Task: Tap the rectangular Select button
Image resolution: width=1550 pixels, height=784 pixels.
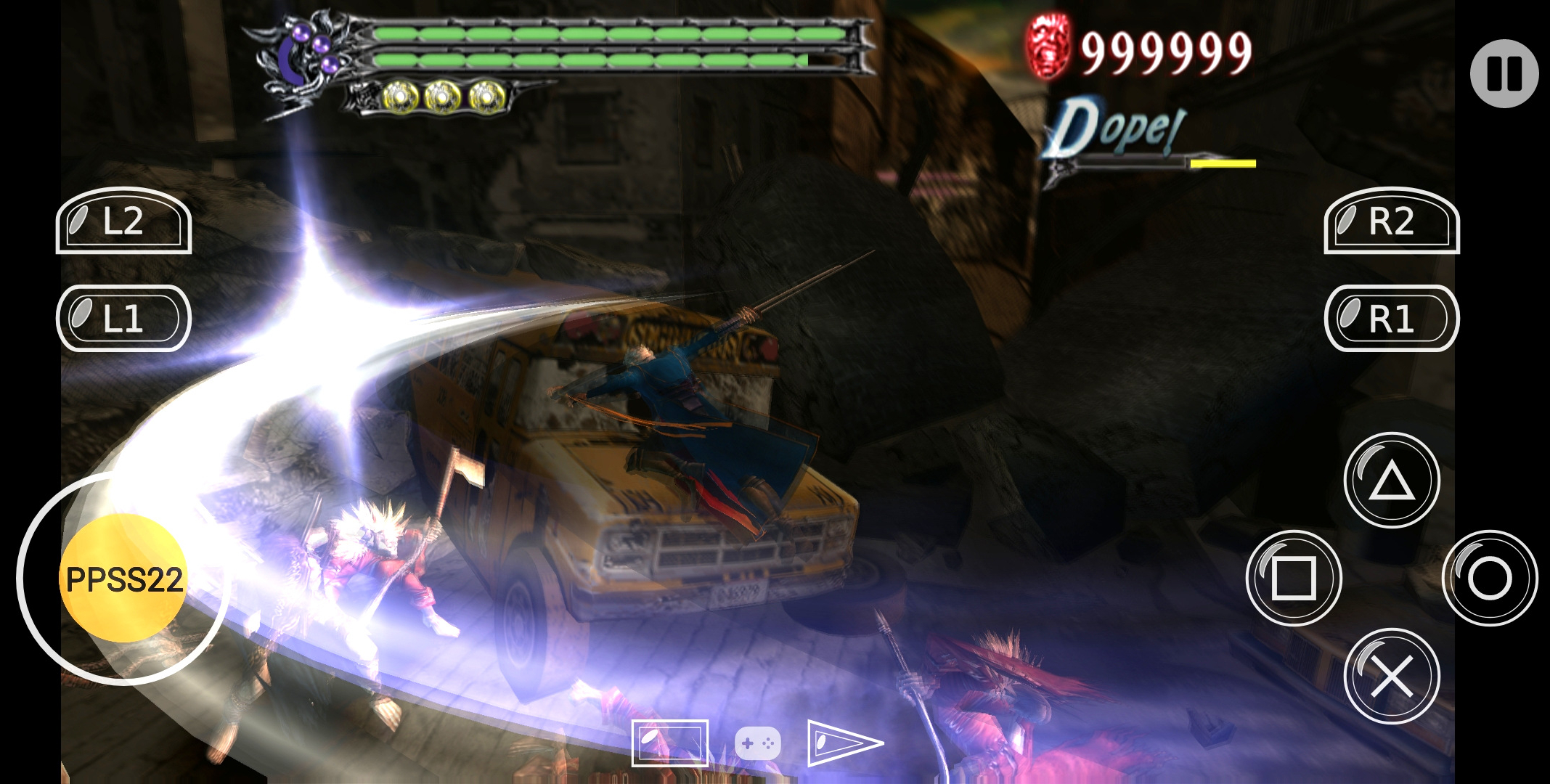Action: pyautogui.click(x=669, y=743)
